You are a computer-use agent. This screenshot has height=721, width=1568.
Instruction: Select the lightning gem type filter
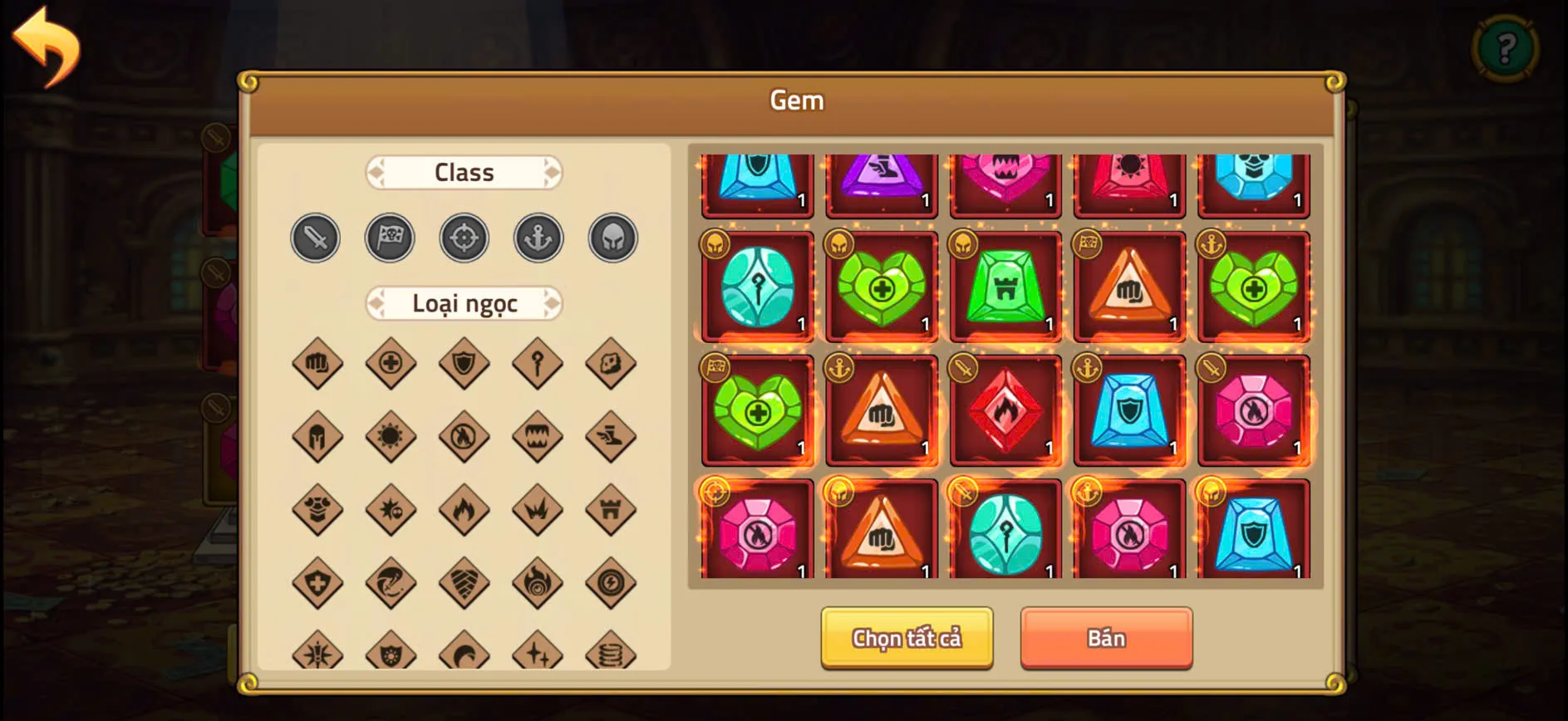point(612,582)
